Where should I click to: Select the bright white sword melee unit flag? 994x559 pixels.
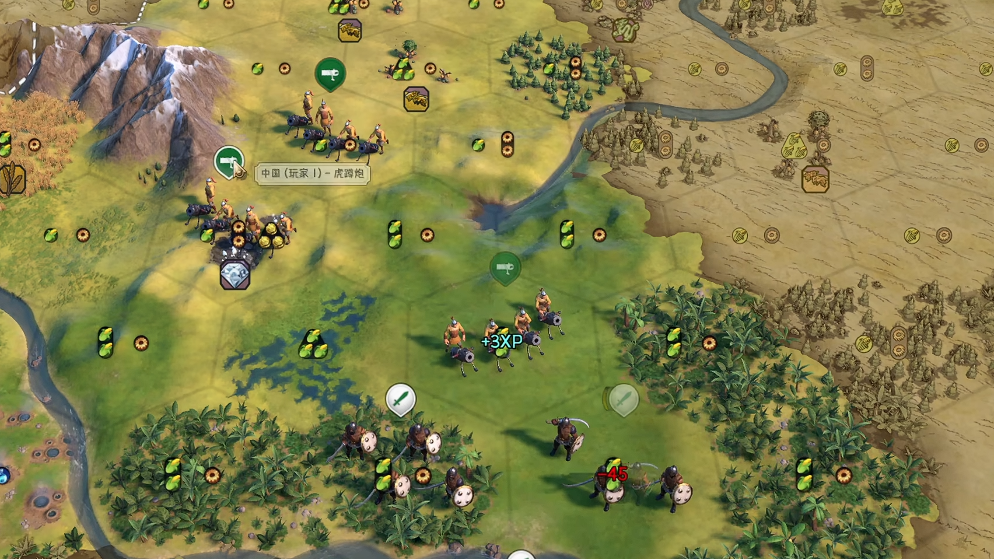pyautogui.click(x=400, y=399)
